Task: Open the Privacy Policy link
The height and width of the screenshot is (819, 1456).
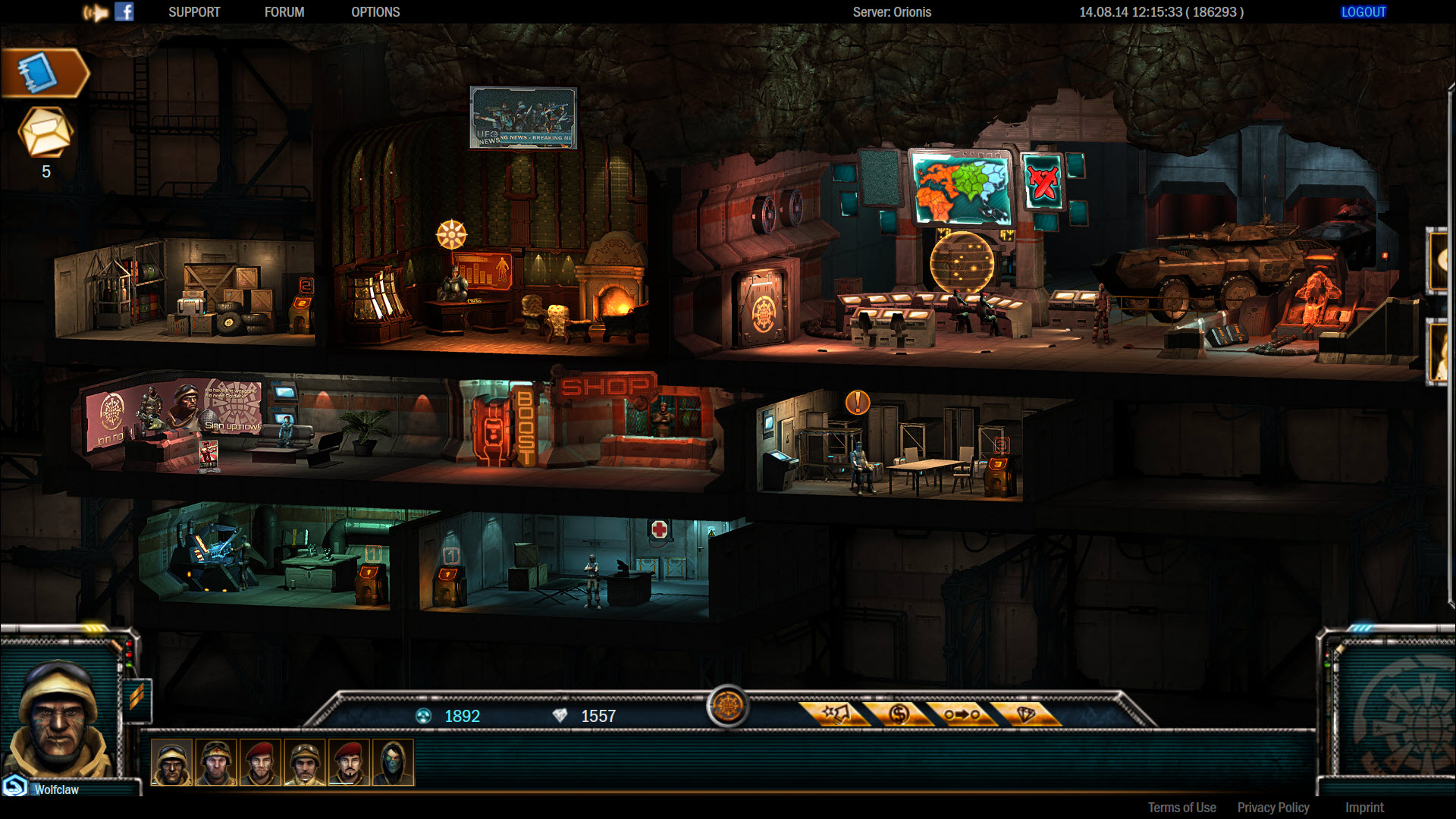Action: (x=1273, y=808)
